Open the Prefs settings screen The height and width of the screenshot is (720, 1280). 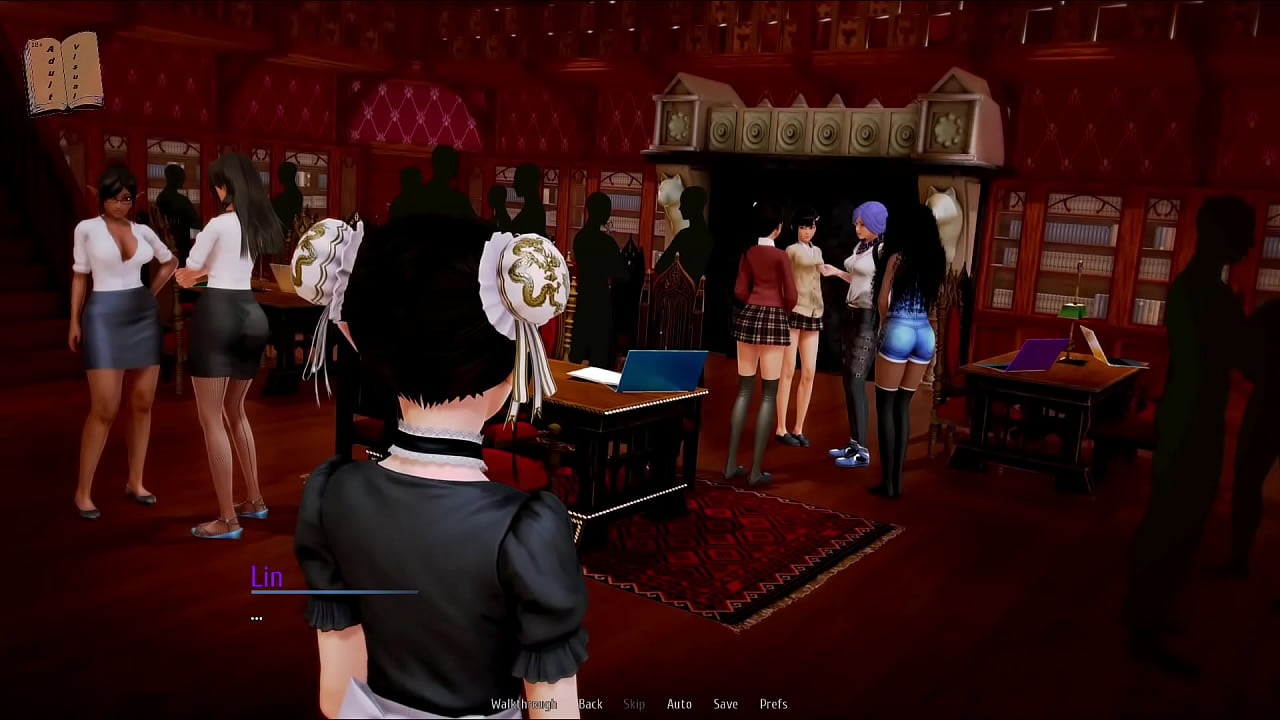(x=775, y=703)
